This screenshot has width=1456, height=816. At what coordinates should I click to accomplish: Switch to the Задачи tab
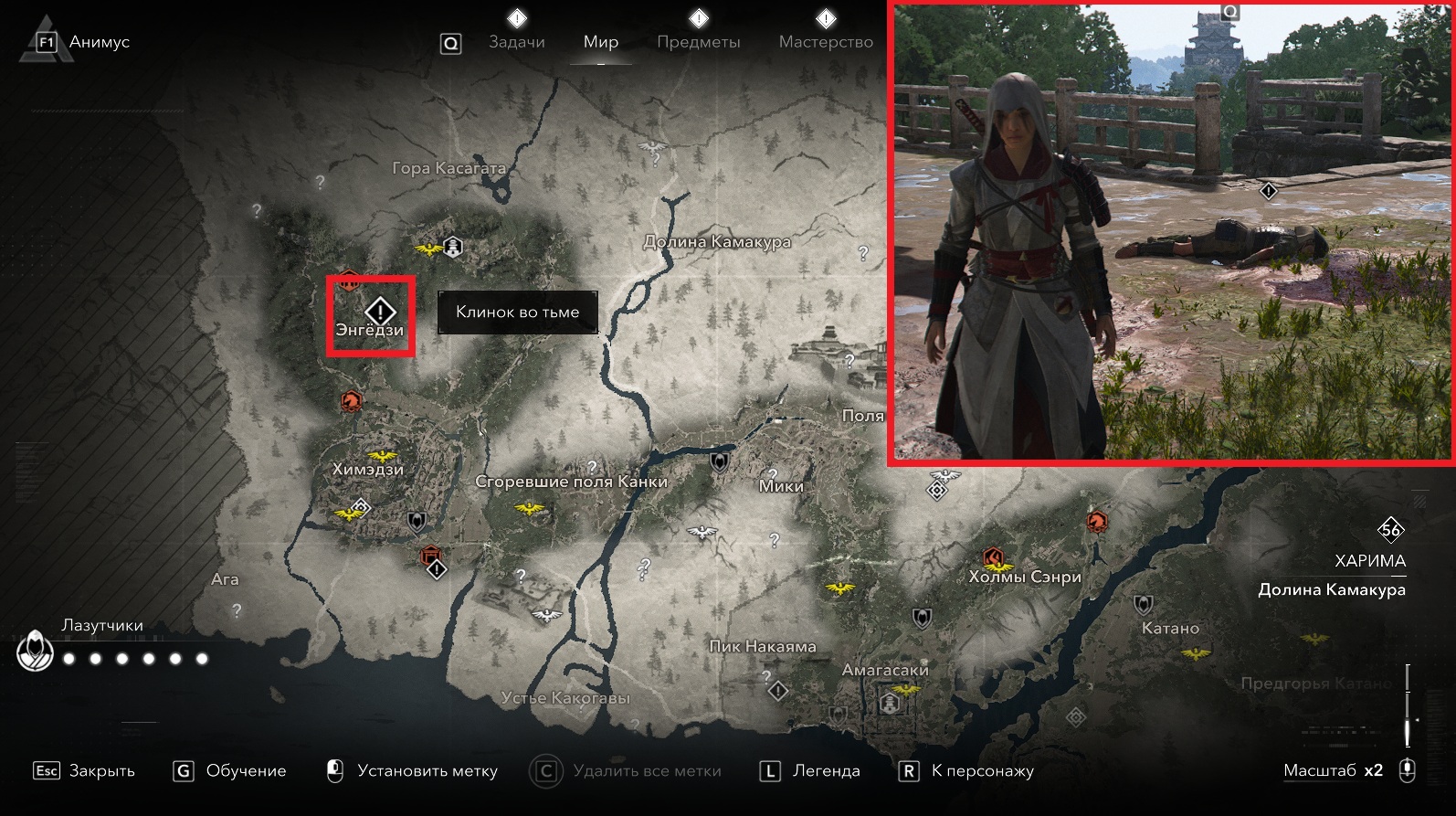click(516, 42)
